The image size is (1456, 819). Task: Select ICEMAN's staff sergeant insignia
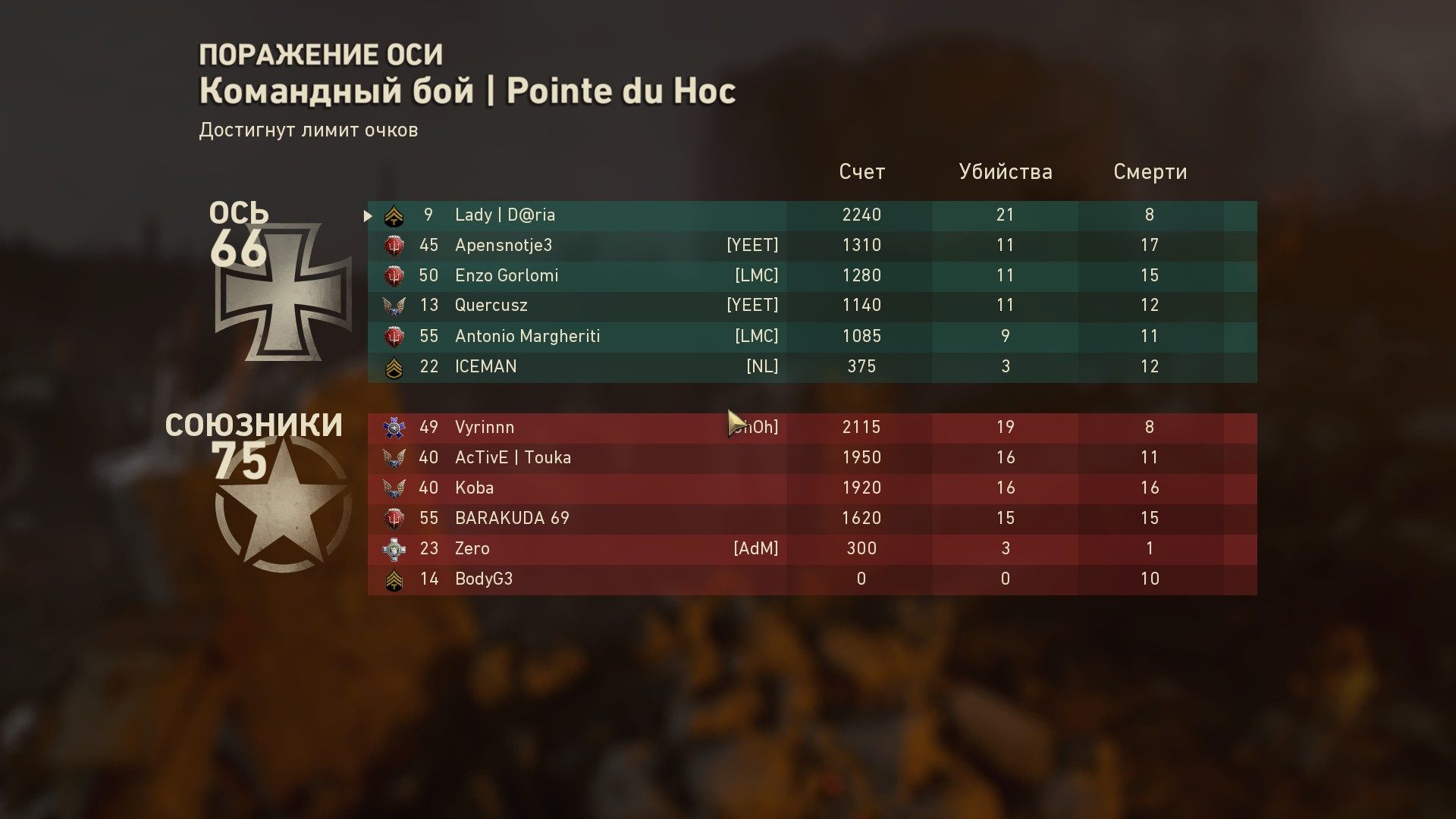click(394, 366)
